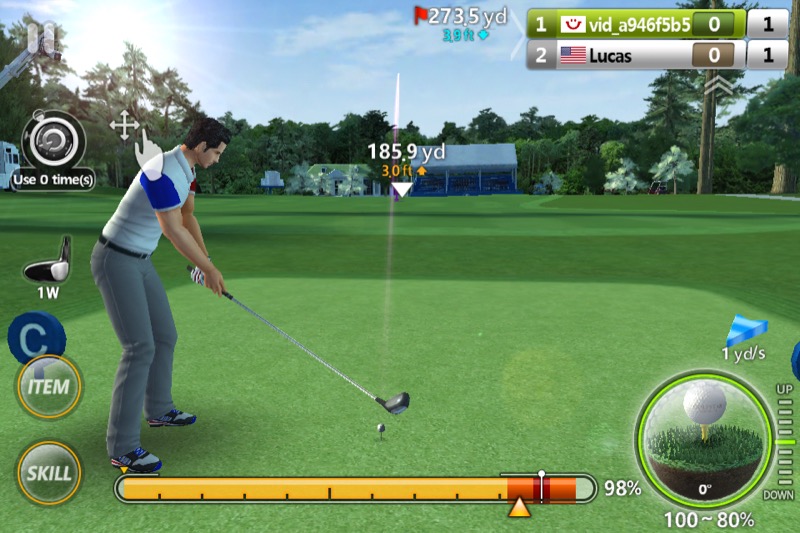
Task: Click the 185.9 yd aim marker
Action: 402,188
